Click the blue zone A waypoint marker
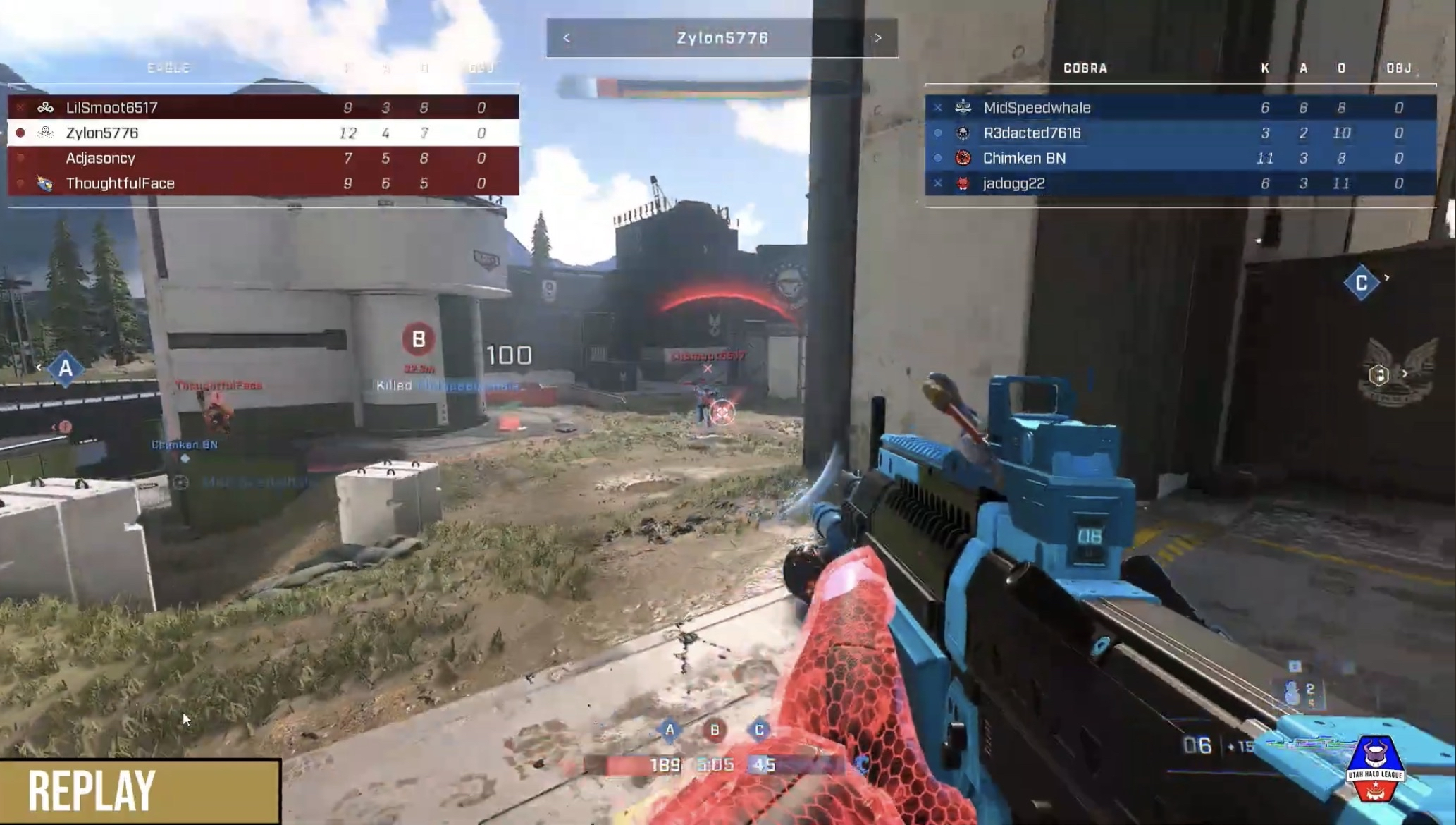 pos(66,368)
